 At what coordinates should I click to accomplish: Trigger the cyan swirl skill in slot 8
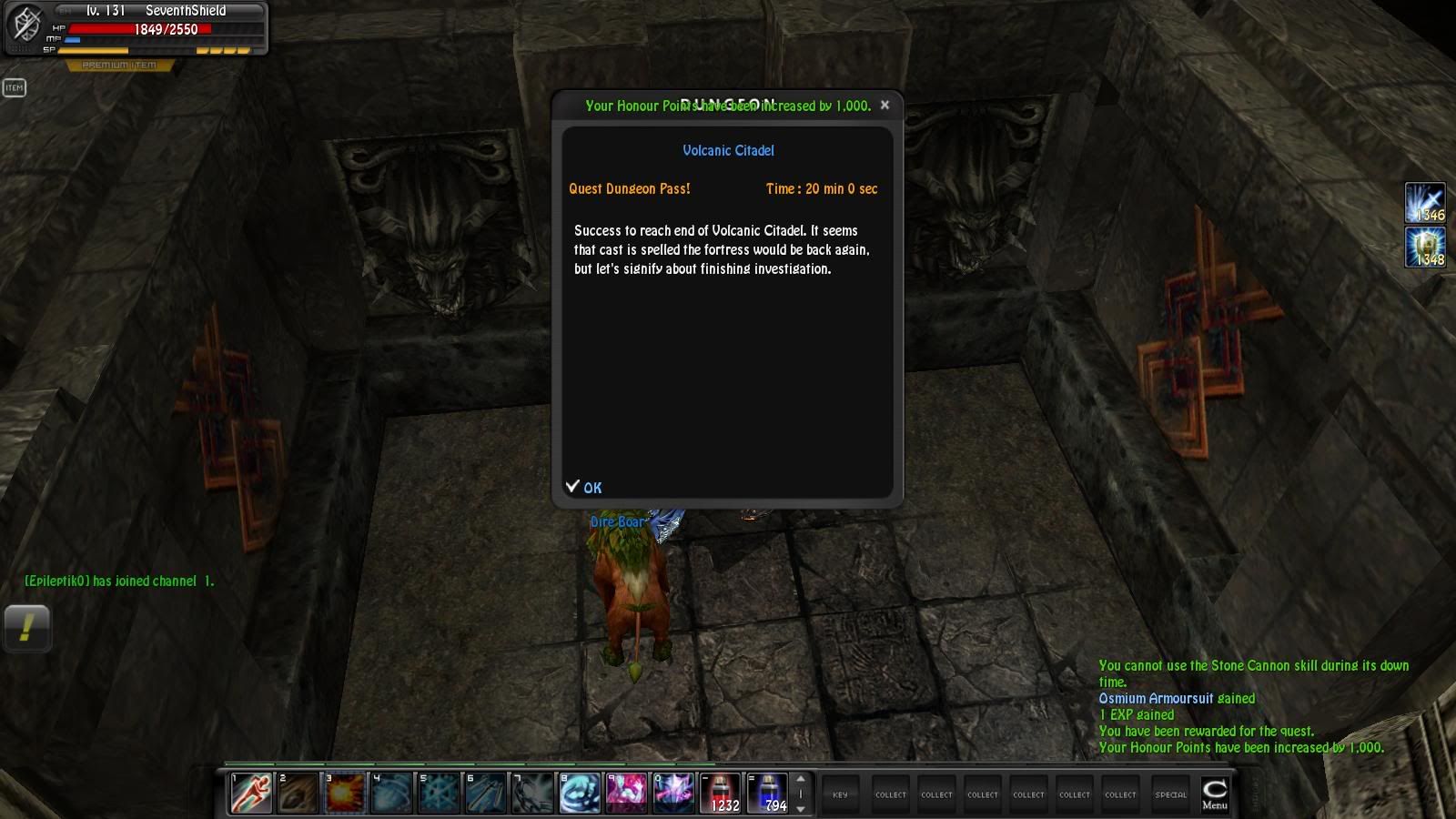click(x=580, y=793)
